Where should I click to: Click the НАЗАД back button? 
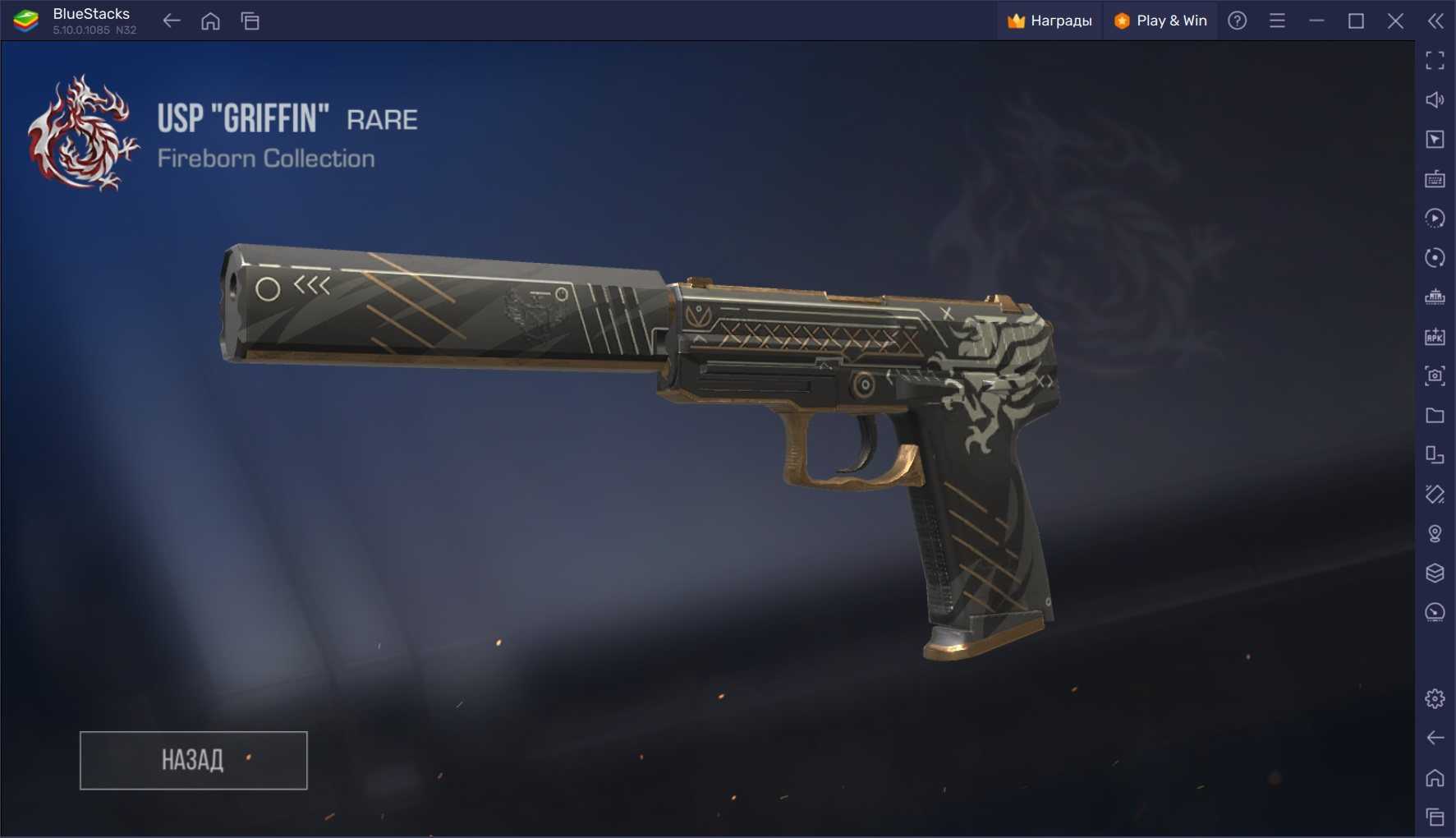(x=193, y=760)
